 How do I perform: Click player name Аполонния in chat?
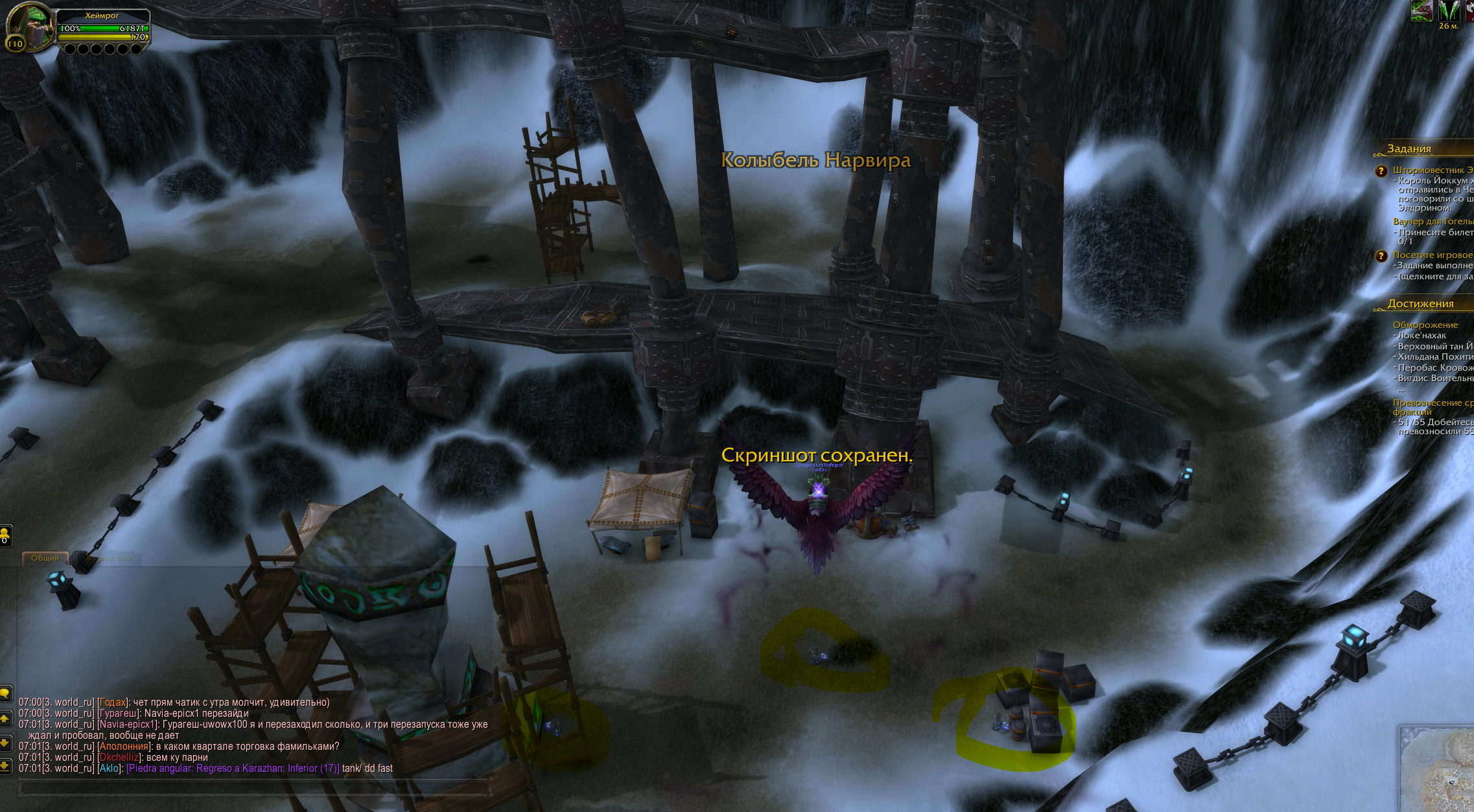(x=123, y=747)
